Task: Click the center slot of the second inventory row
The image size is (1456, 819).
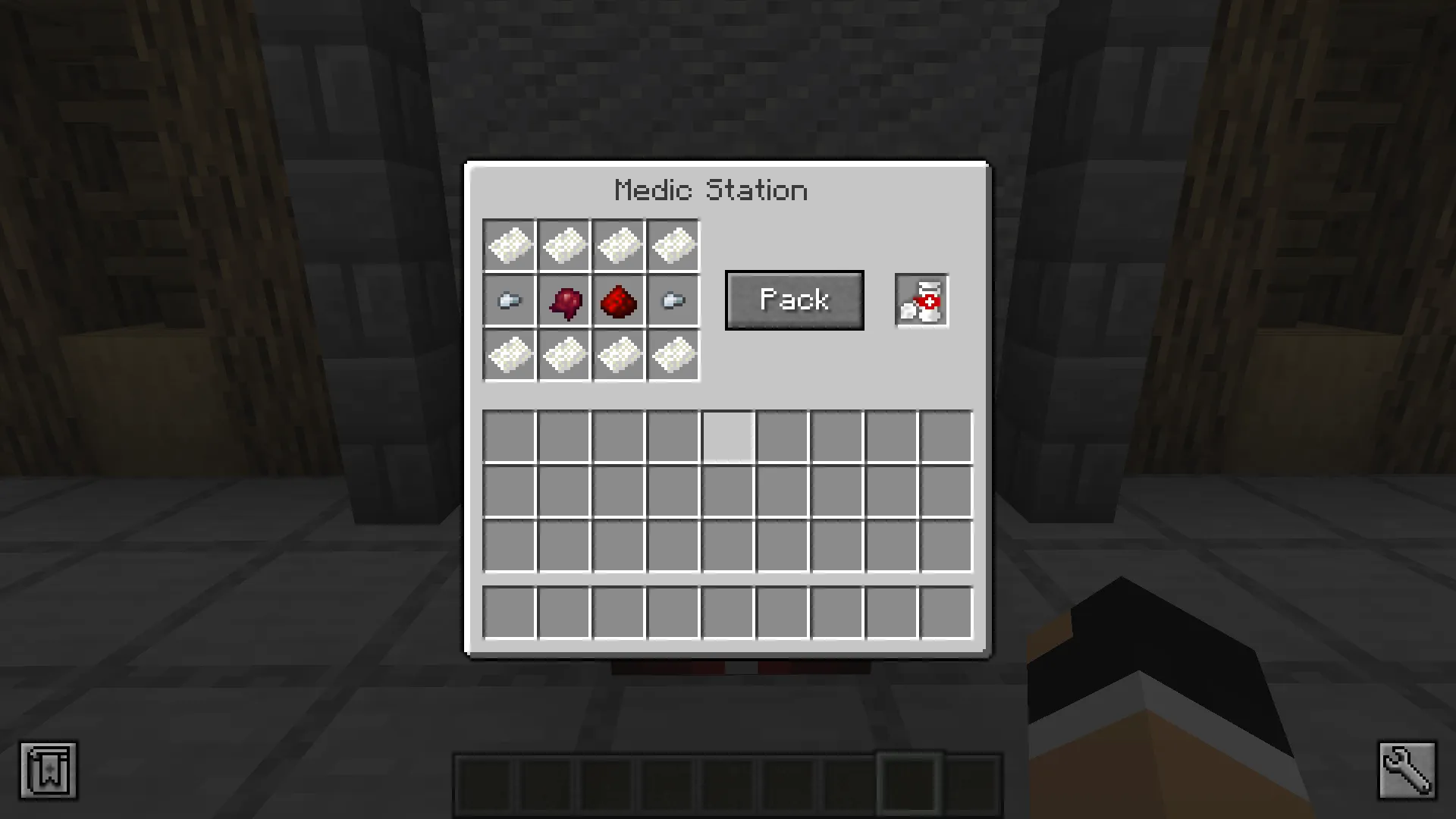Action: [x=727, y=491]
